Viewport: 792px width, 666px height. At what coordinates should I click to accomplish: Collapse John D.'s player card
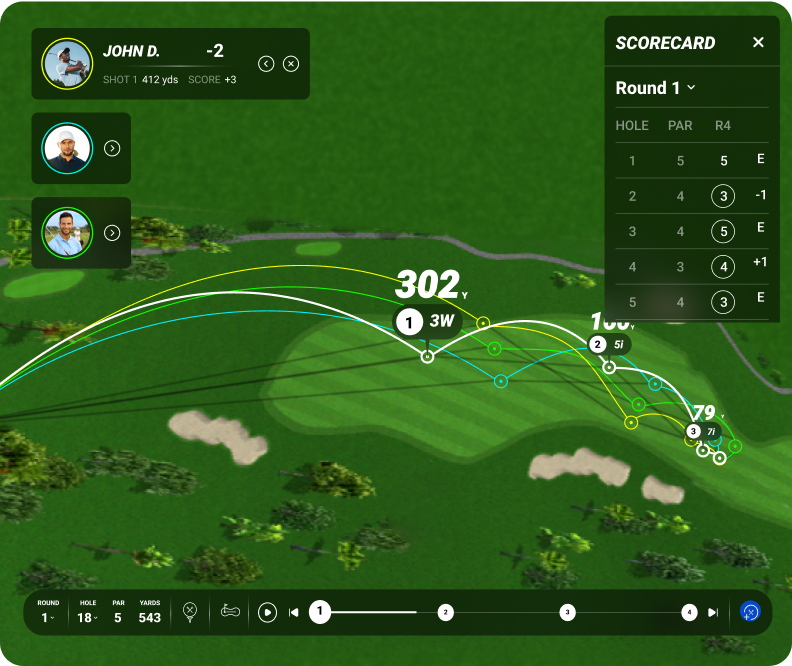tap(266, 64)
